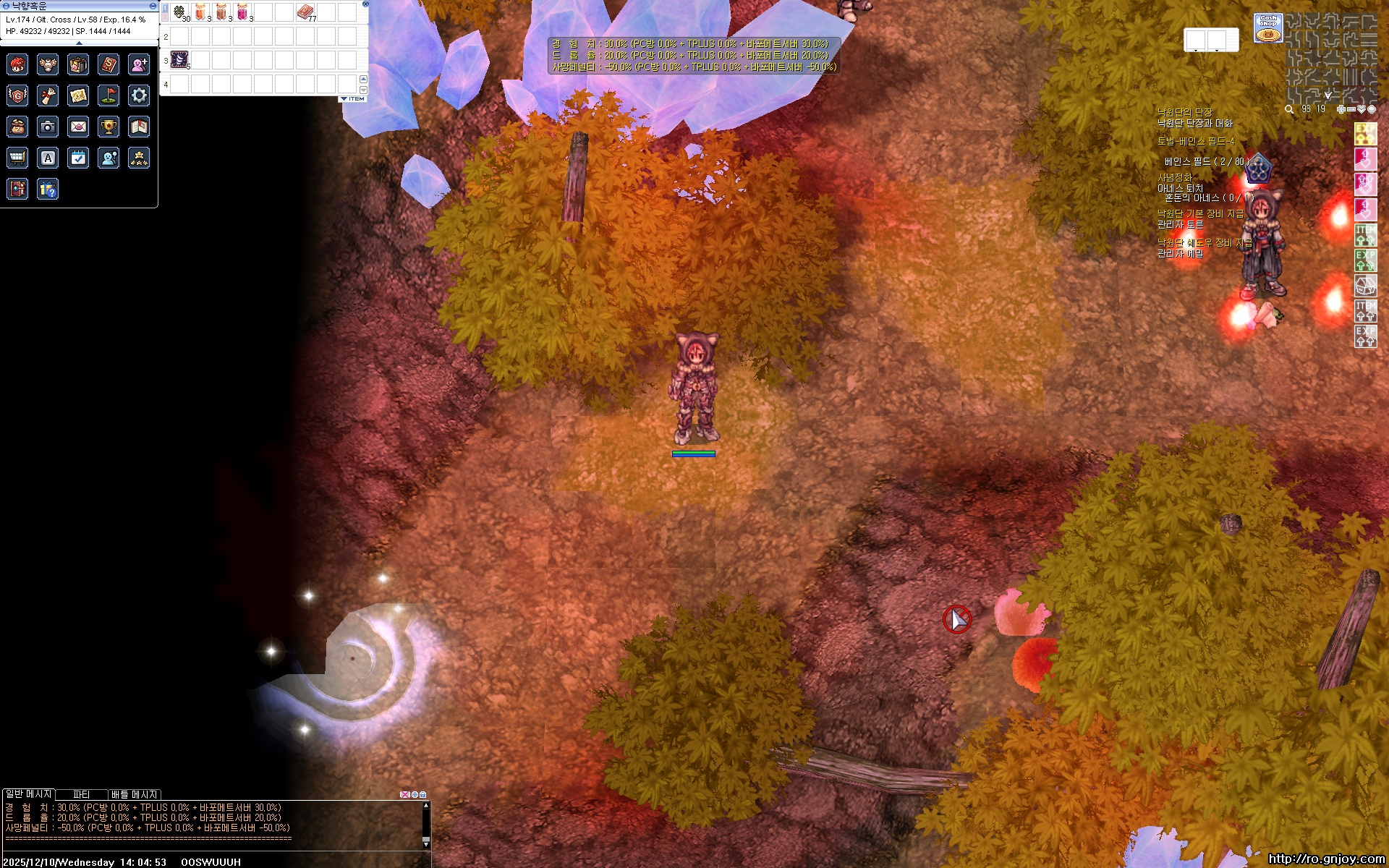The width and height of the screenshot is (1389, 868).
Task: Use the hotbar item with count 30
Action: coord(179,12)
